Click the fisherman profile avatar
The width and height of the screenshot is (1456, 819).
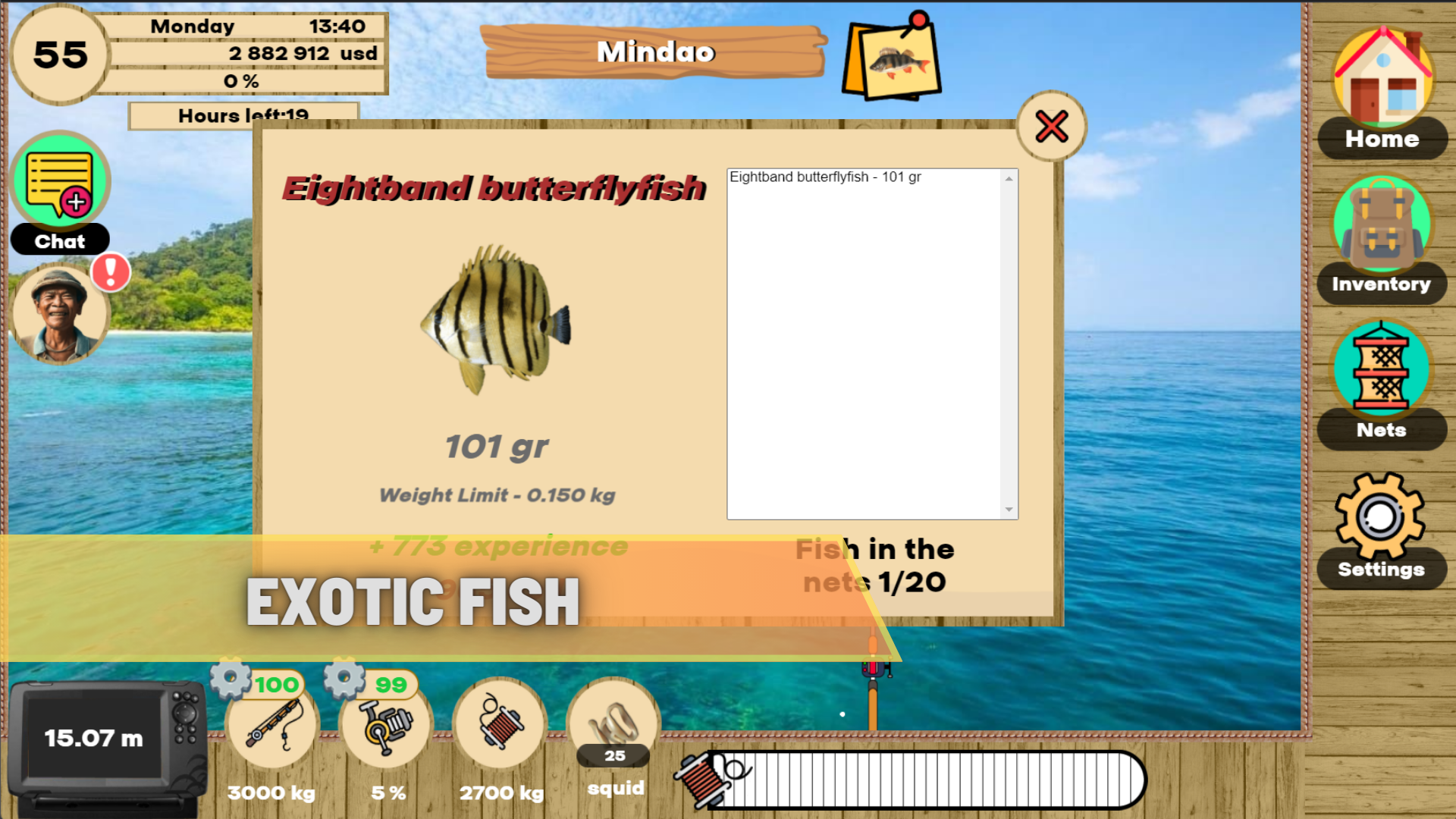59,314
